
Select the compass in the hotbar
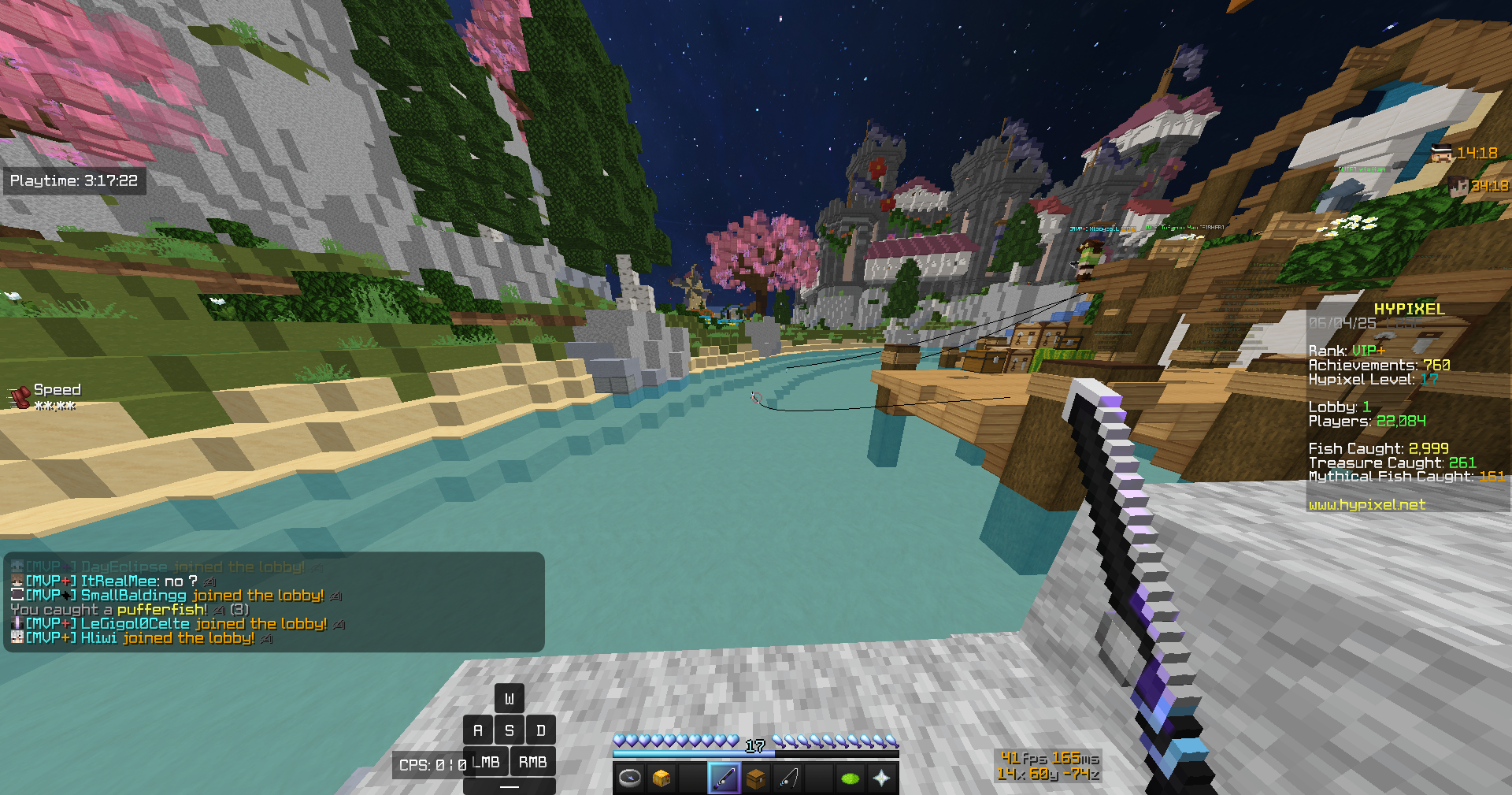click(630, 778)
